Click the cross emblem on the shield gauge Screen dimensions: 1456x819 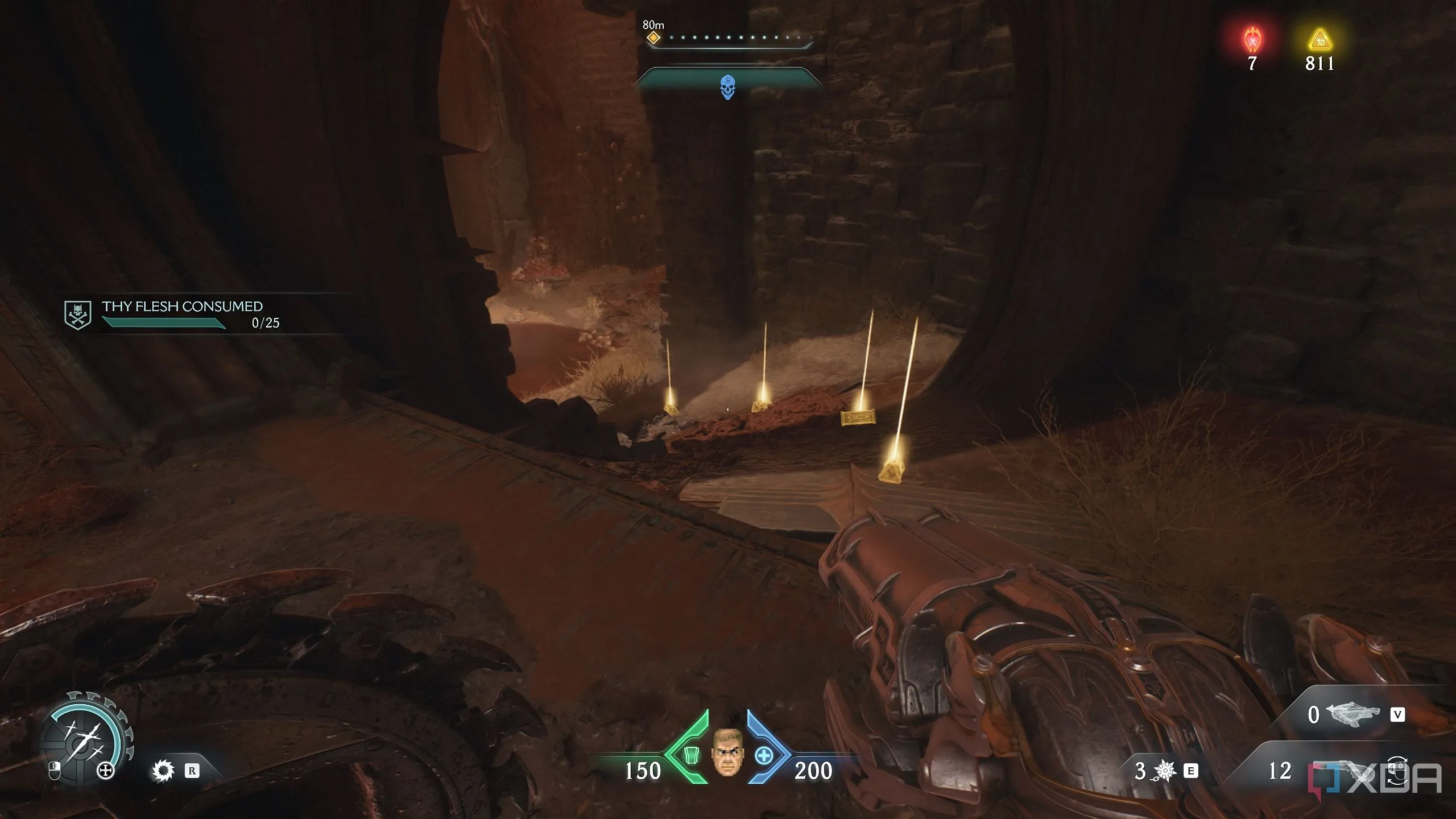tap(106, 771)
